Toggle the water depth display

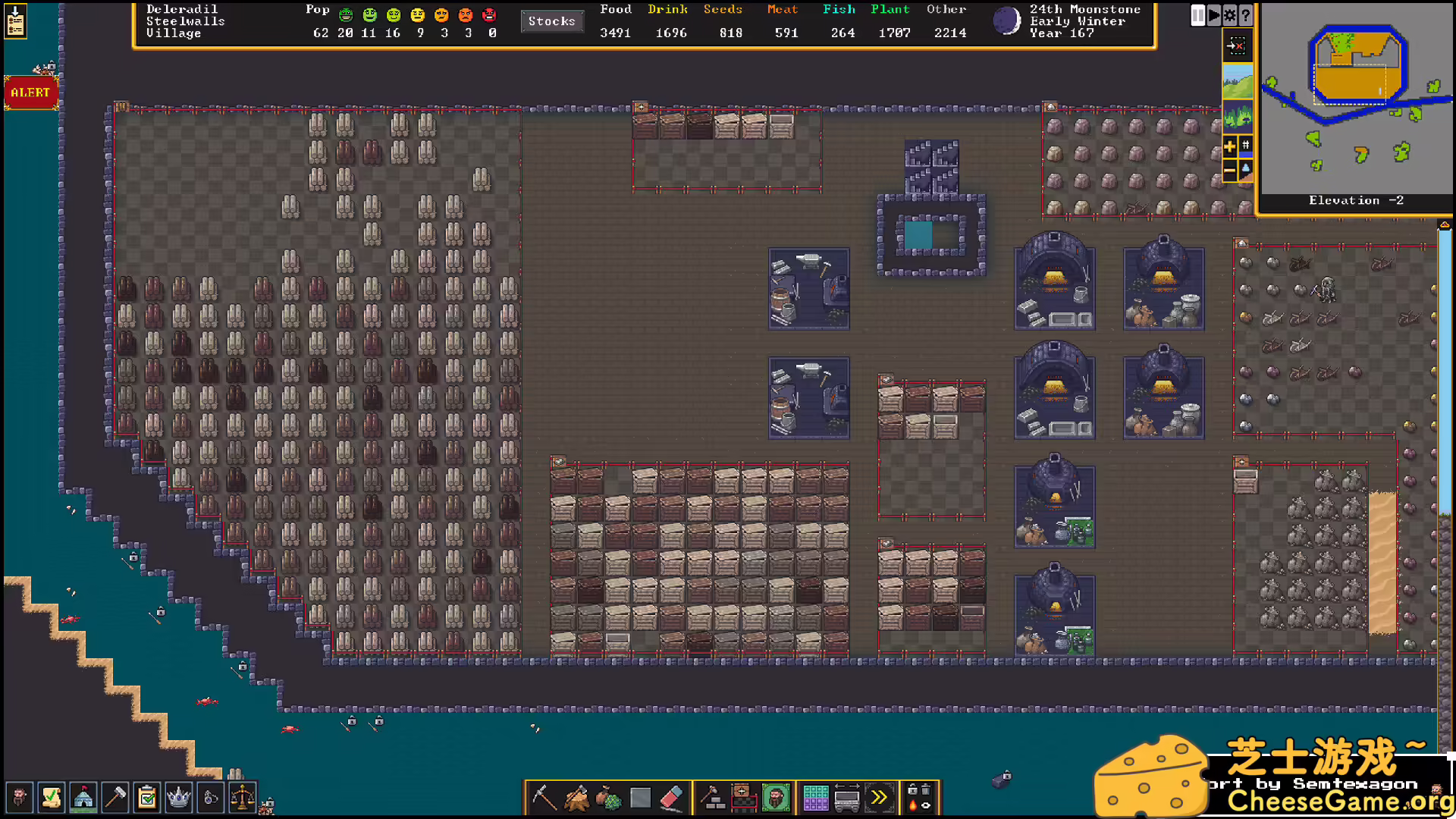1246,170
